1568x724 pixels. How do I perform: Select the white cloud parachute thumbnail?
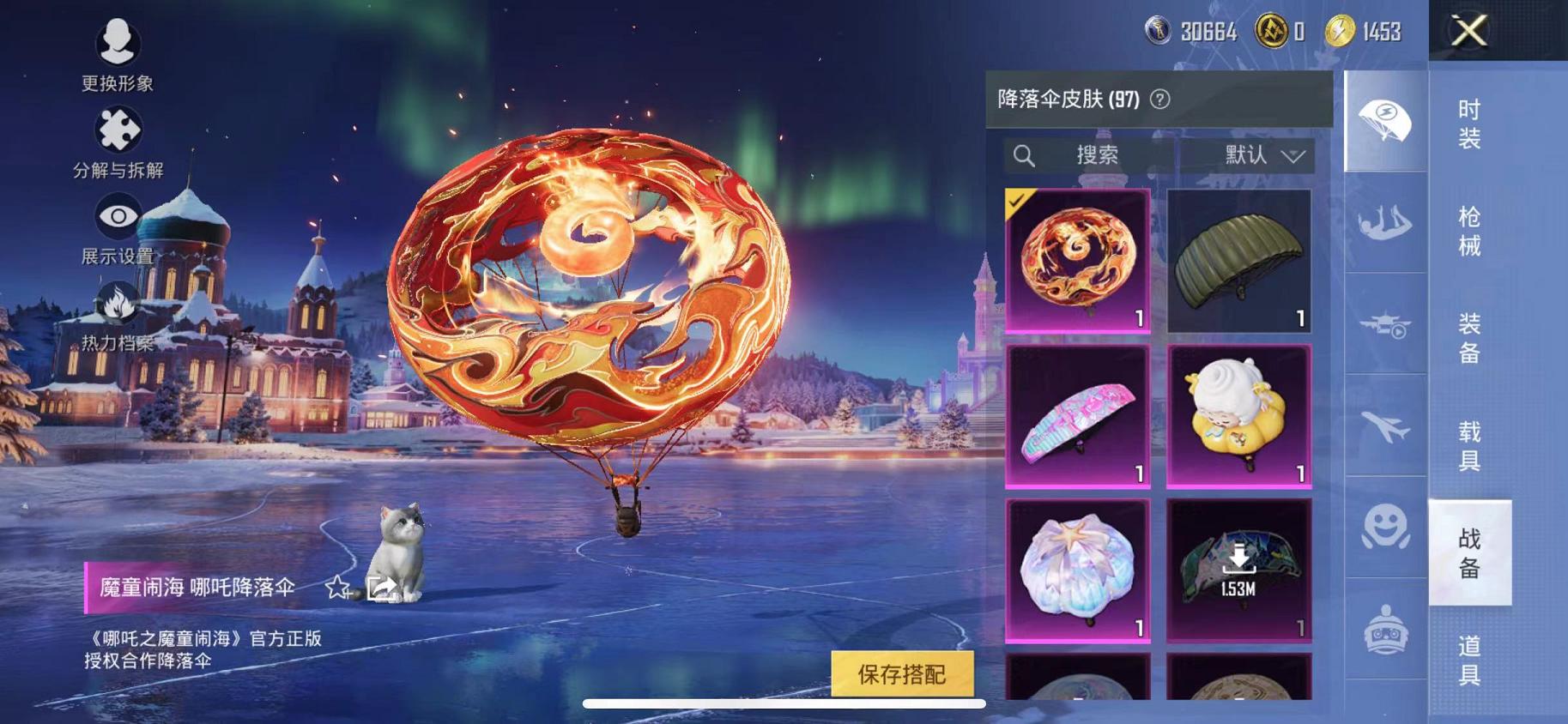click(x=1237, y=416)
